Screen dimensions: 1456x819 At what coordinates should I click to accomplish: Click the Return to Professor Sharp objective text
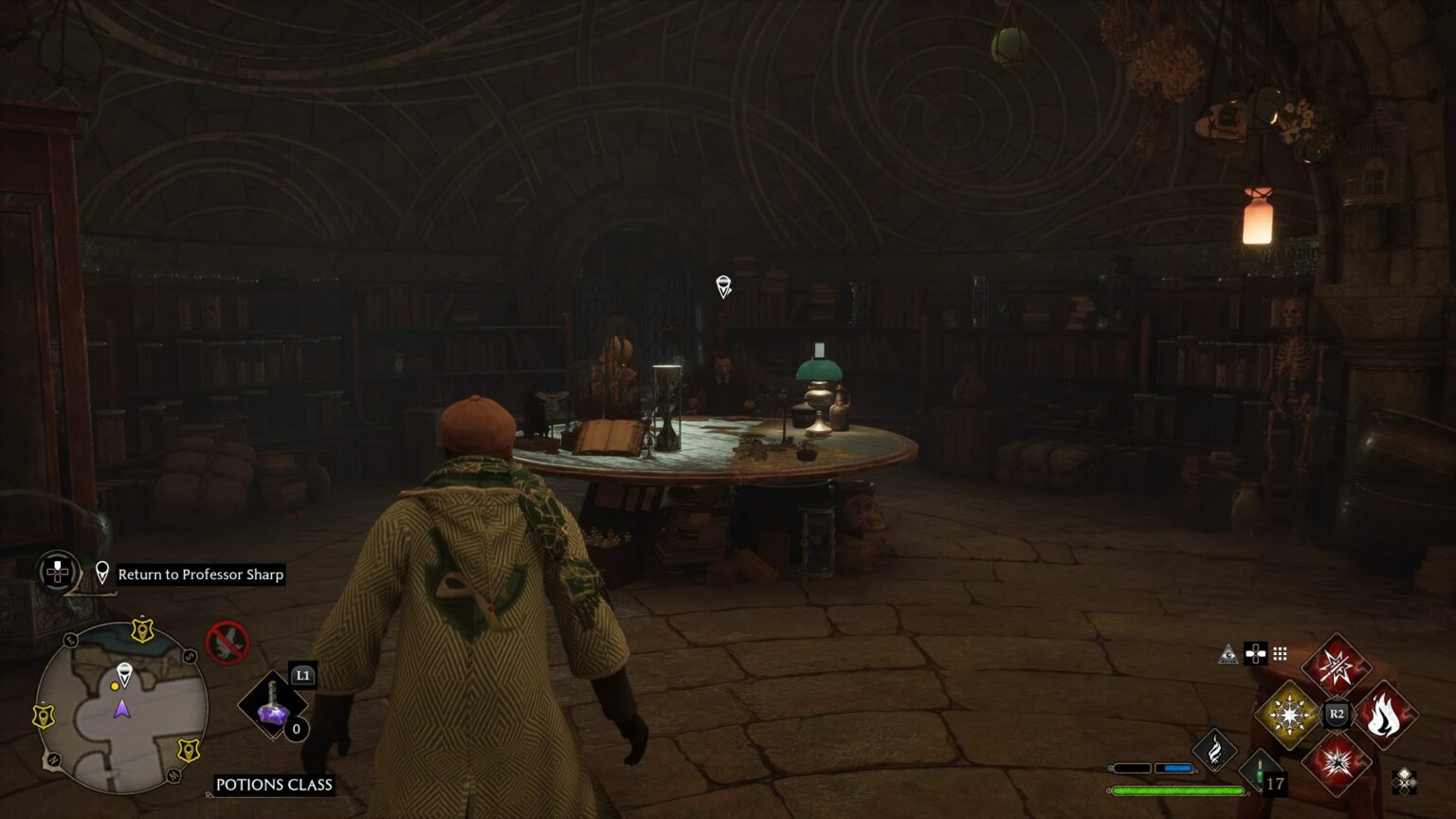tap(202, 574)
